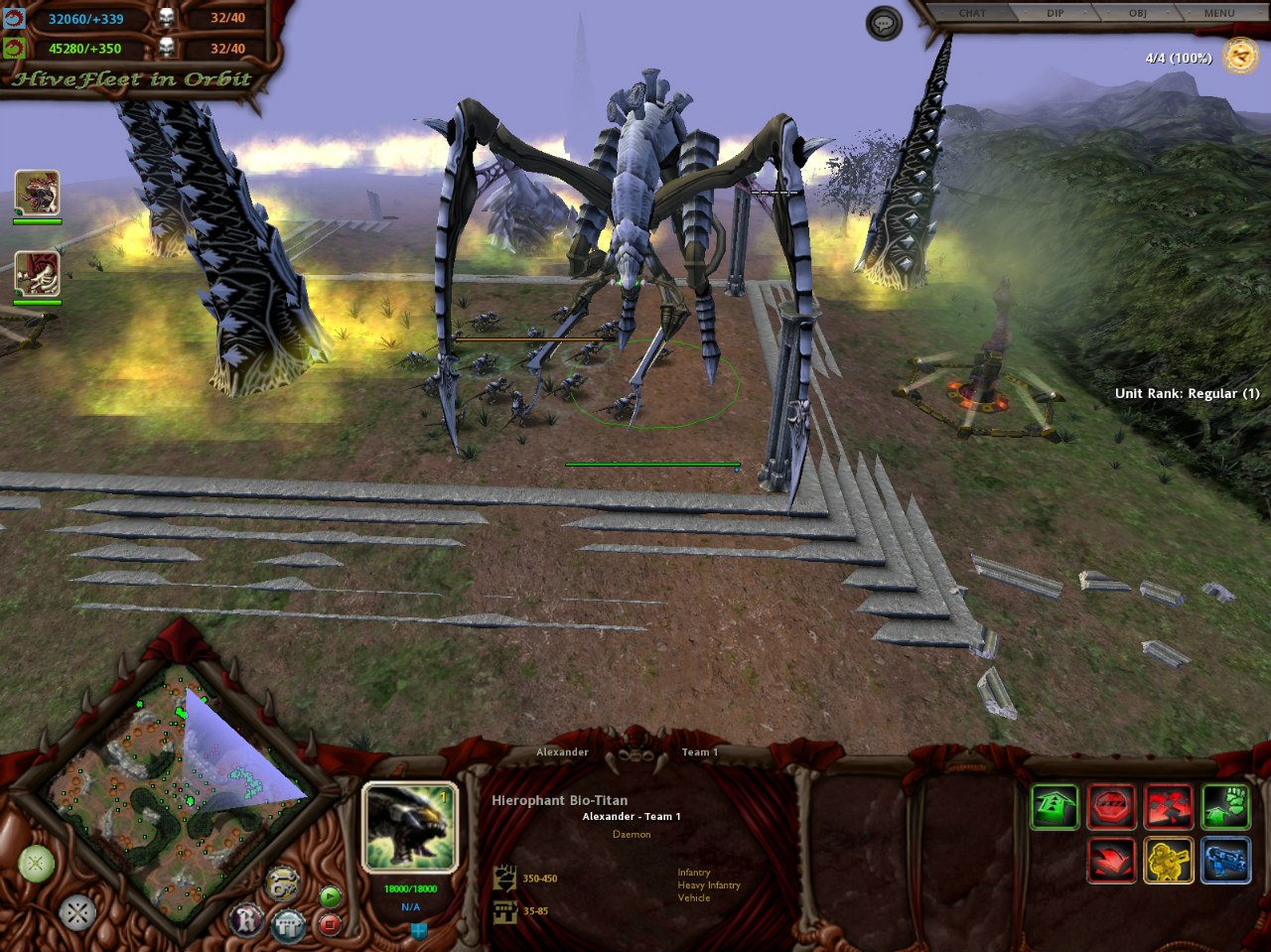Click the golden strategic point medallion
This screenshot has width=1271, height=952.
[x=1240, y=57]
